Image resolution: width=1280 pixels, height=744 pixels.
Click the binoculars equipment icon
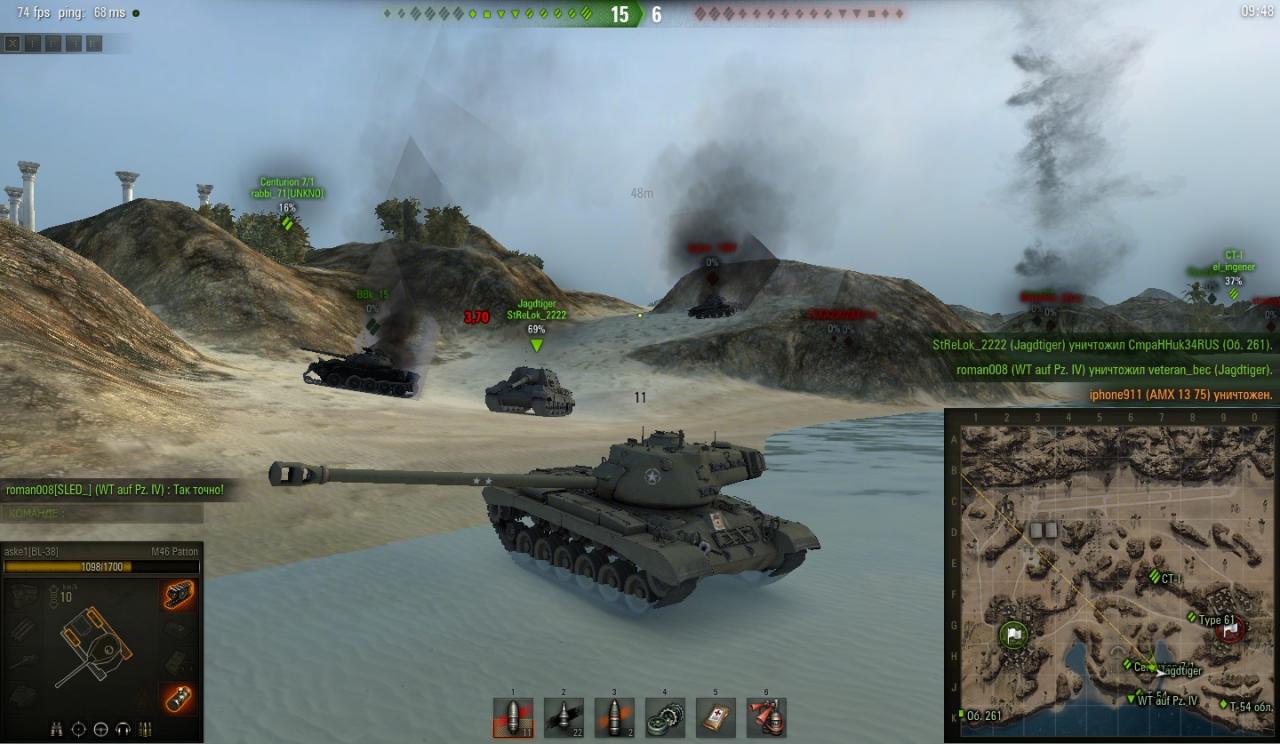point(57,728)
